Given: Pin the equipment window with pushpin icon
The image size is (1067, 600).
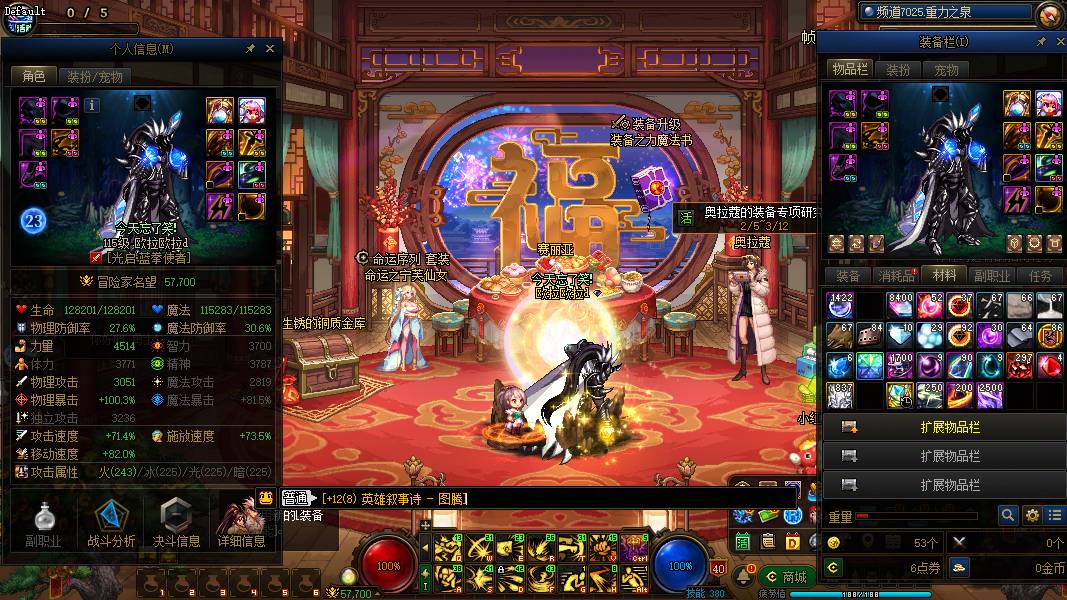Looking at the screenshot, I should pos(1041,42).
